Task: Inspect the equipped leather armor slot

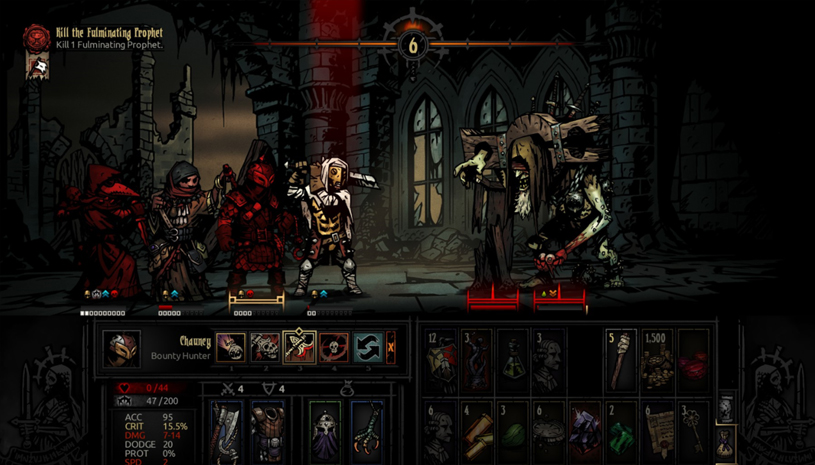Action: (268, 430)
